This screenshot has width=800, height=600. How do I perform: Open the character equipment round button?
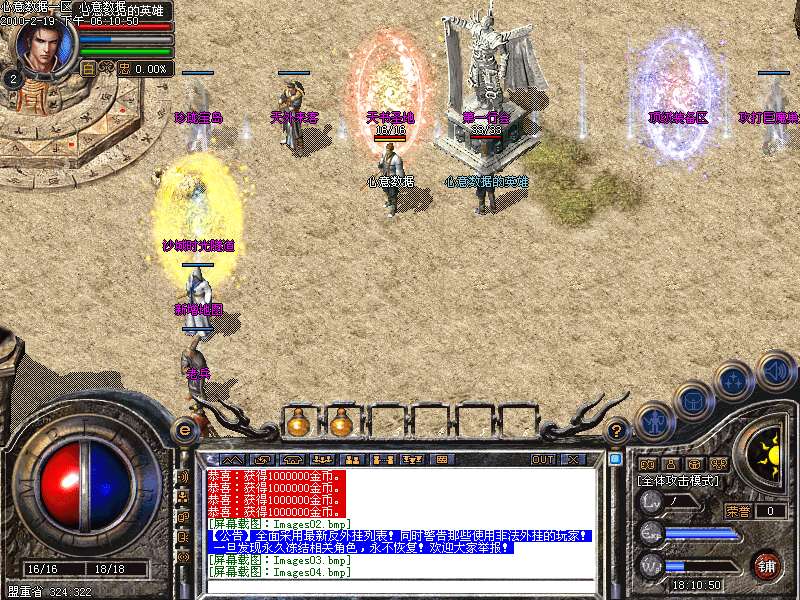tap(653, 421)
